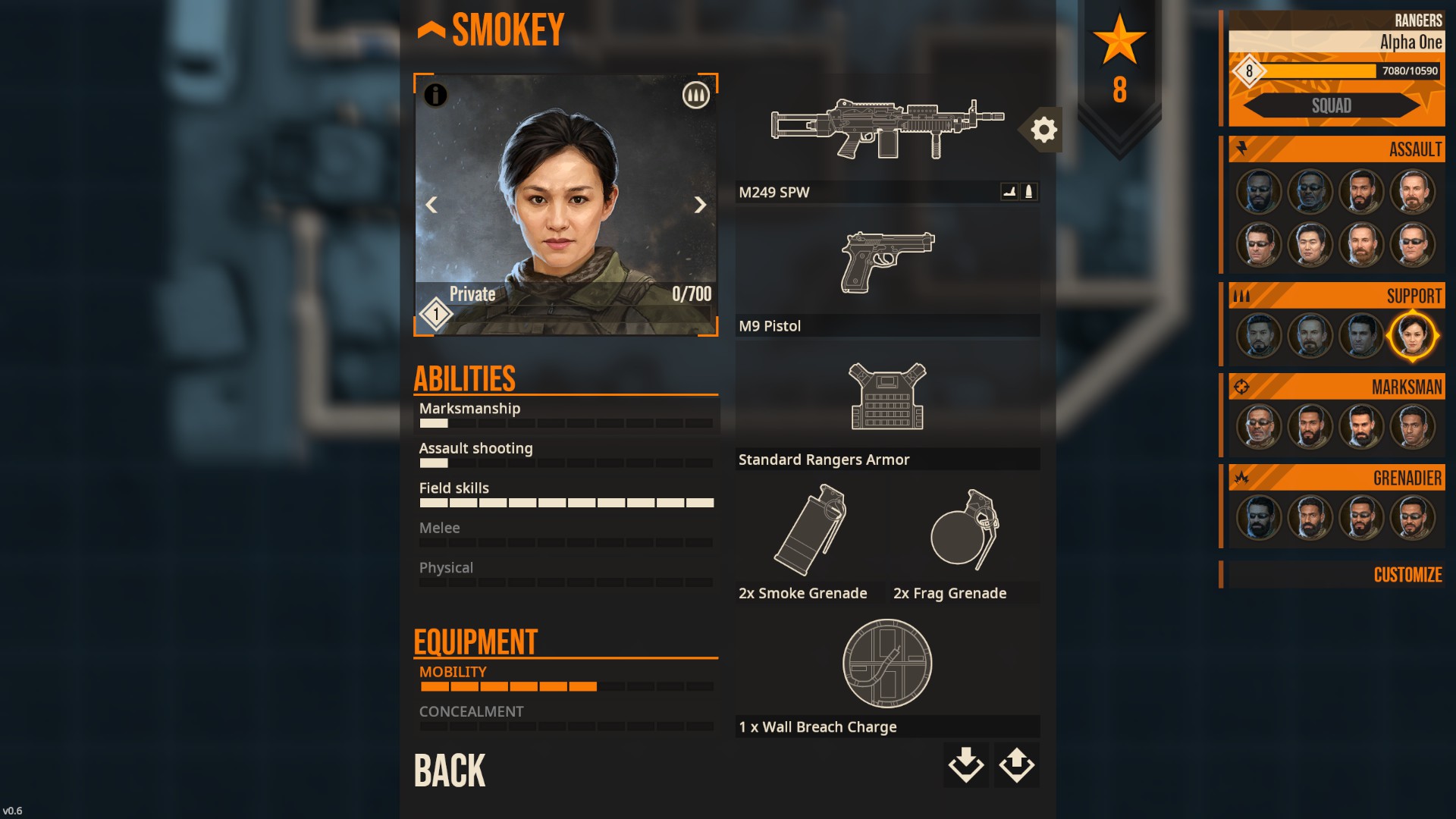Click the bipod icon beside M249 SPW
The height and width of the screenshot is (819, 1456).
pyautogui.click(x=1008, y=192)
